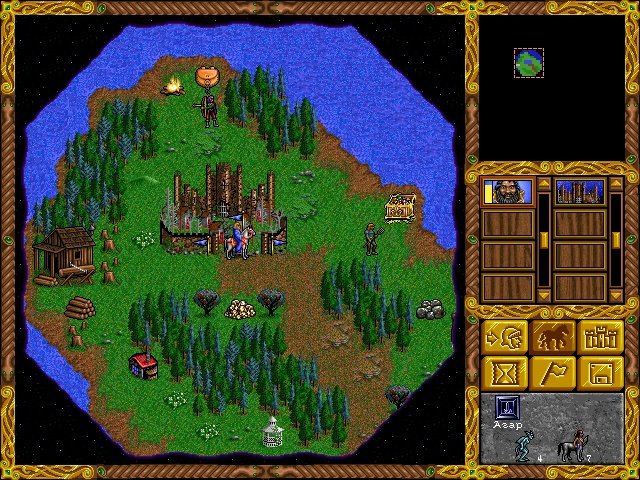Click the hero list scroll-down arrow
Image resolution: width=640 pixels, height=480 pixels.
(544, 295)
